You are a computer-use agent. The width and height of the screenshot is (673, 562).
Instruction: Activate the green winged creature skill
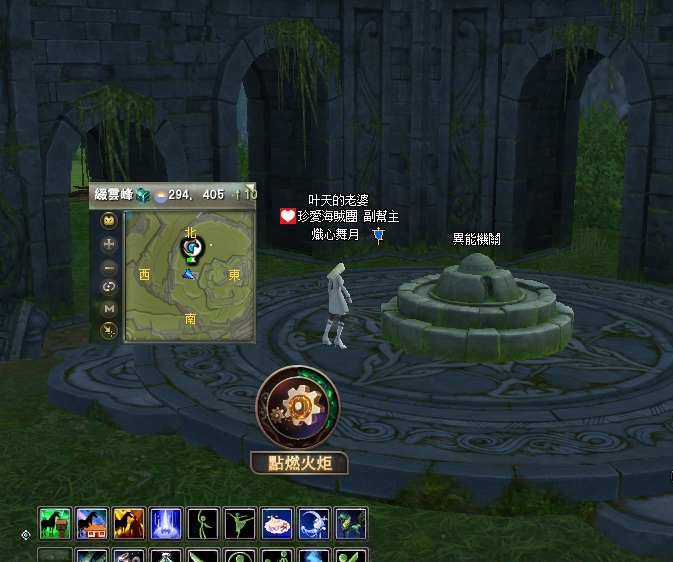click(x=351, y=523)
